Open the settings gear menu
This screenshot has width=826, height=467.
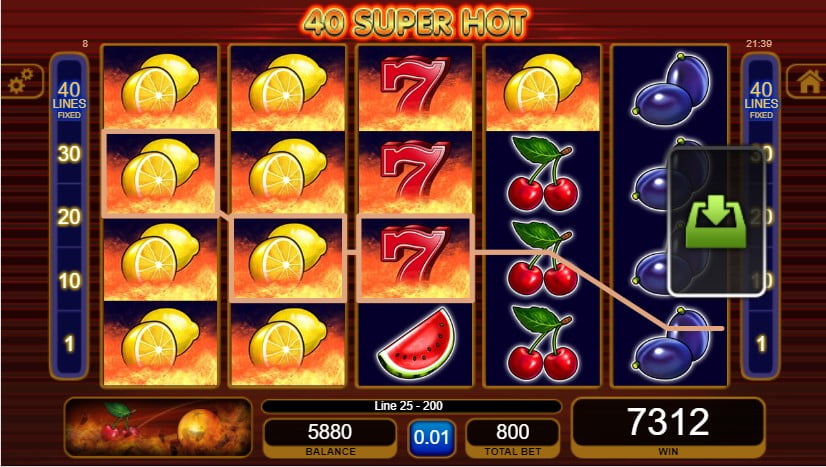coord(20,81)
